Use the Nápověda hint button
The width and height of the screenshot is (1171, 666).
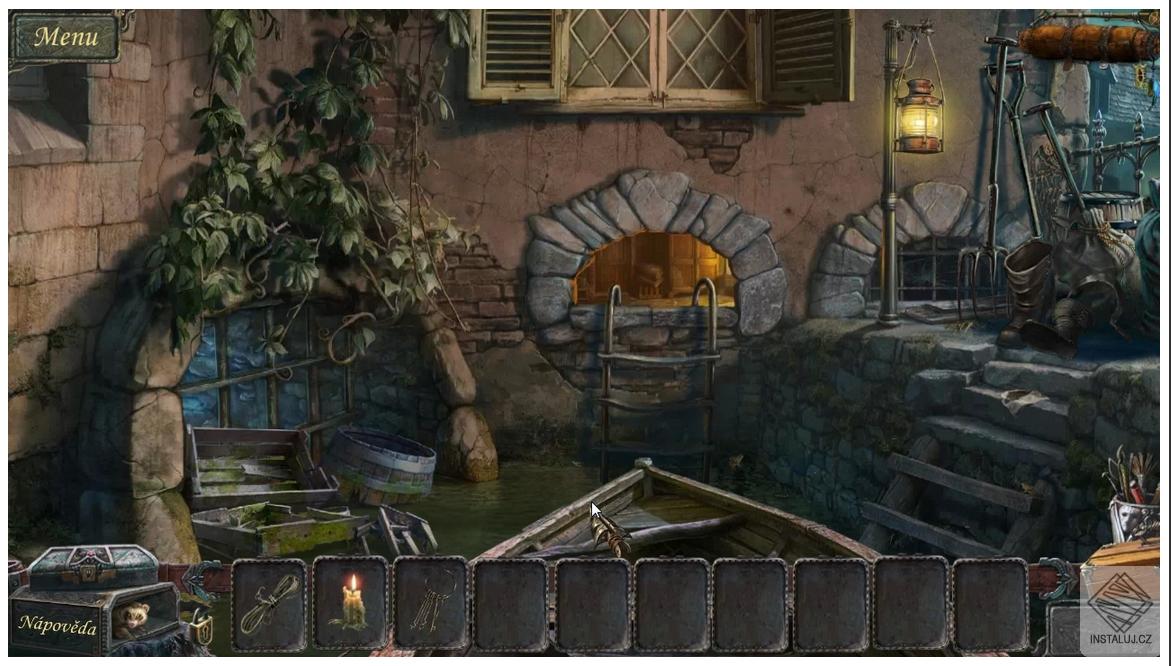(x=57, y=626)
